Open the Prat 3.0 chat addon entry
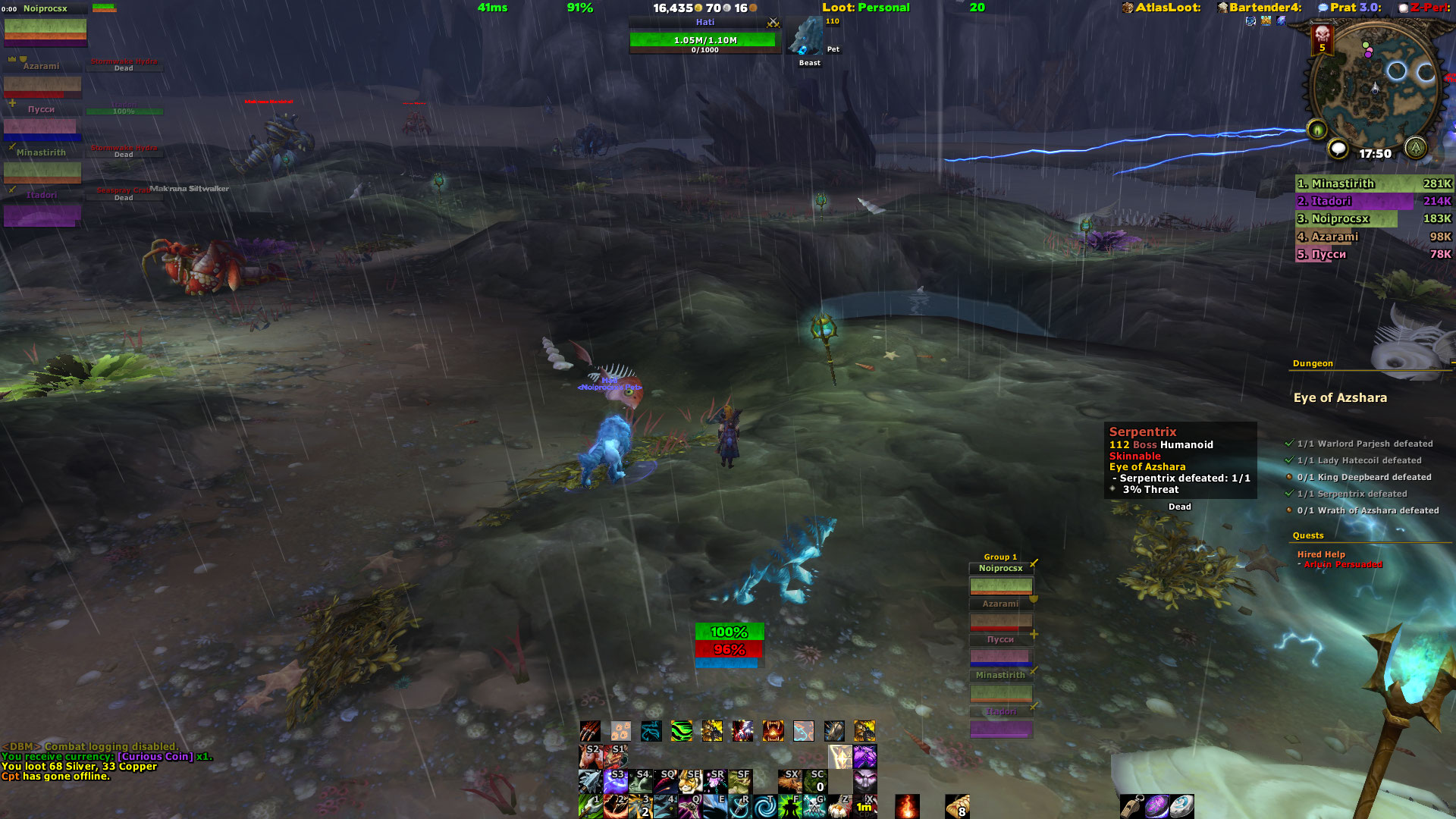Viewport: 1456px width, 819px height. tap(1350, 8)
